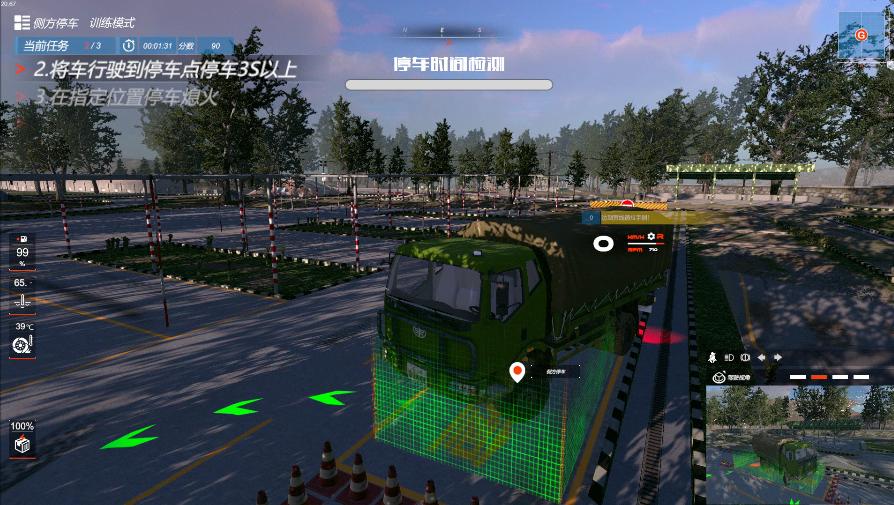
Task: Click the orange location pin marker
Action: (517, 373)
